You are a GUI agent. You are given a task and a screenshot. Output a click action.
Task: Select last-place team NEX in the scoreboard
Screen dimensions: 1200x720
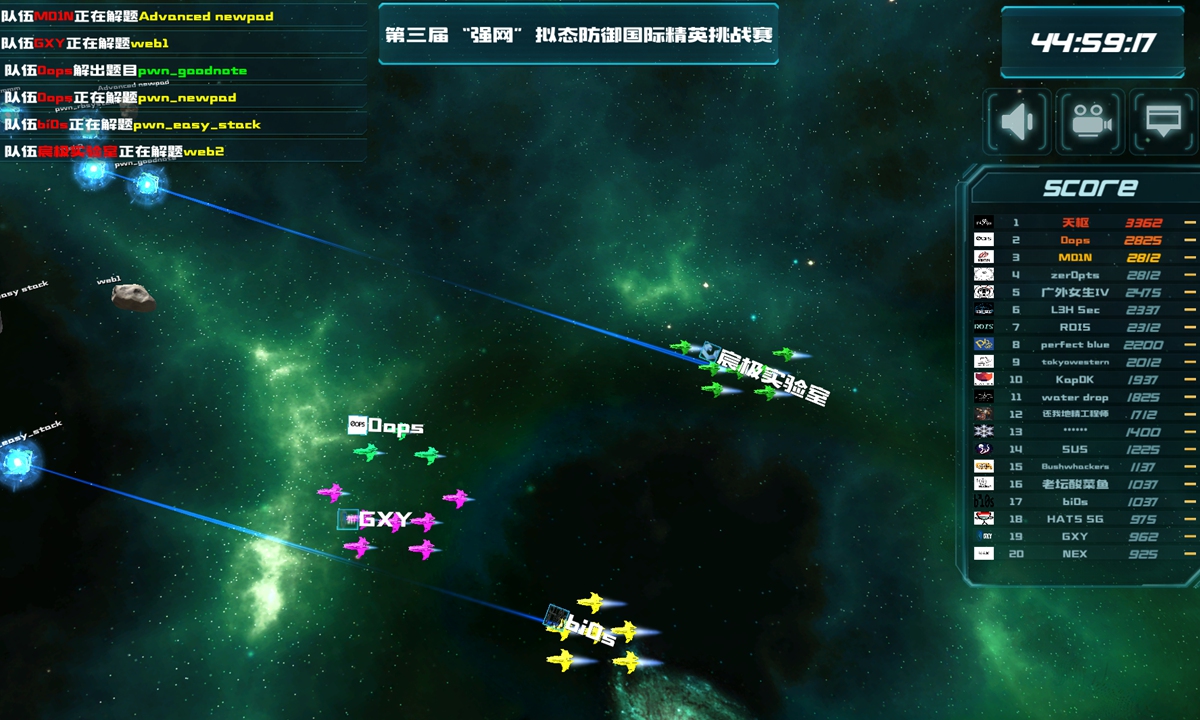pos(1075,554)
